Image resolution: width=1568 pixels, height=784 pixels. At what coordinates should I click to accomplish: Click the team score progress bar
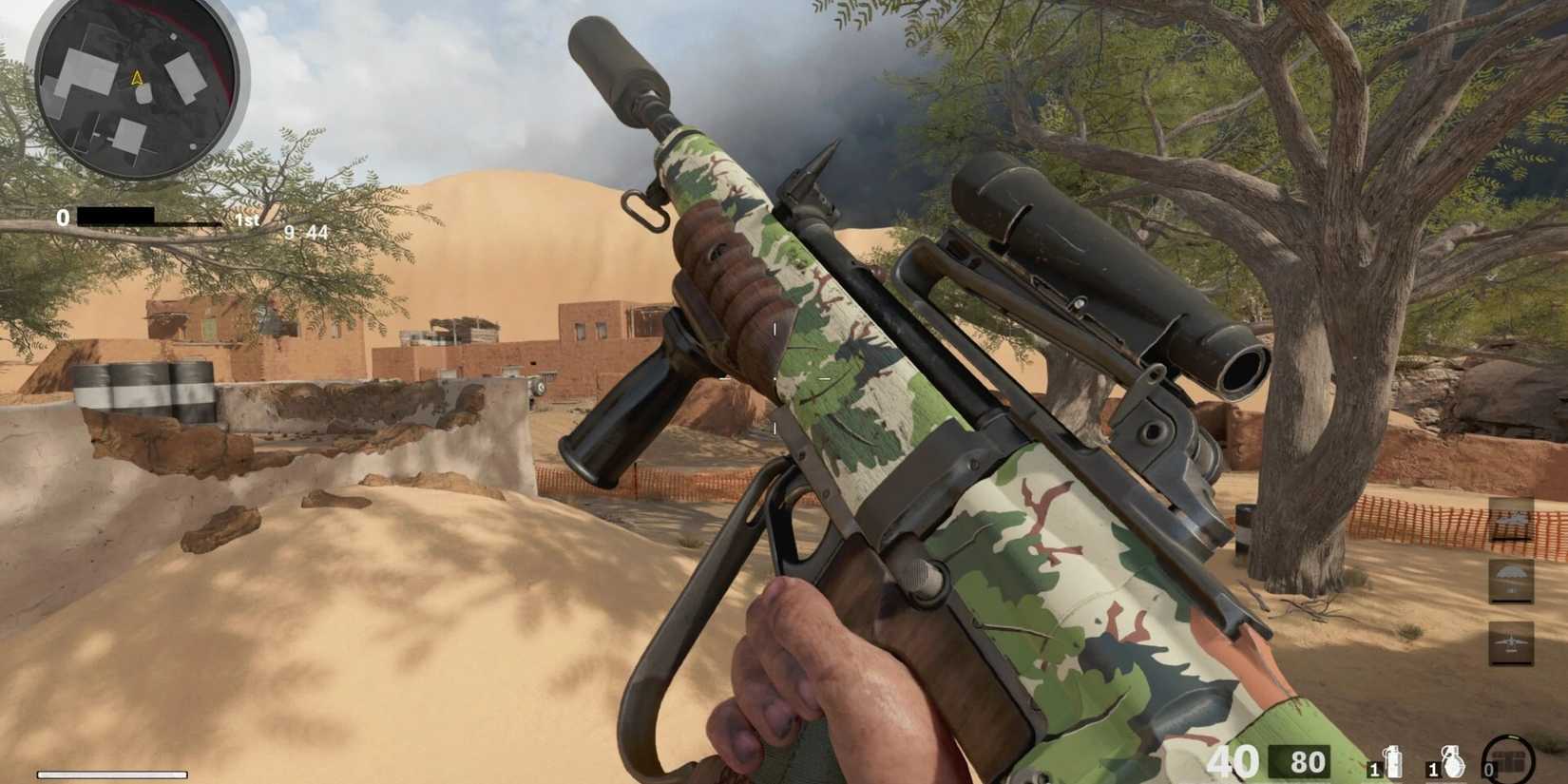click(x=114, y=218)
